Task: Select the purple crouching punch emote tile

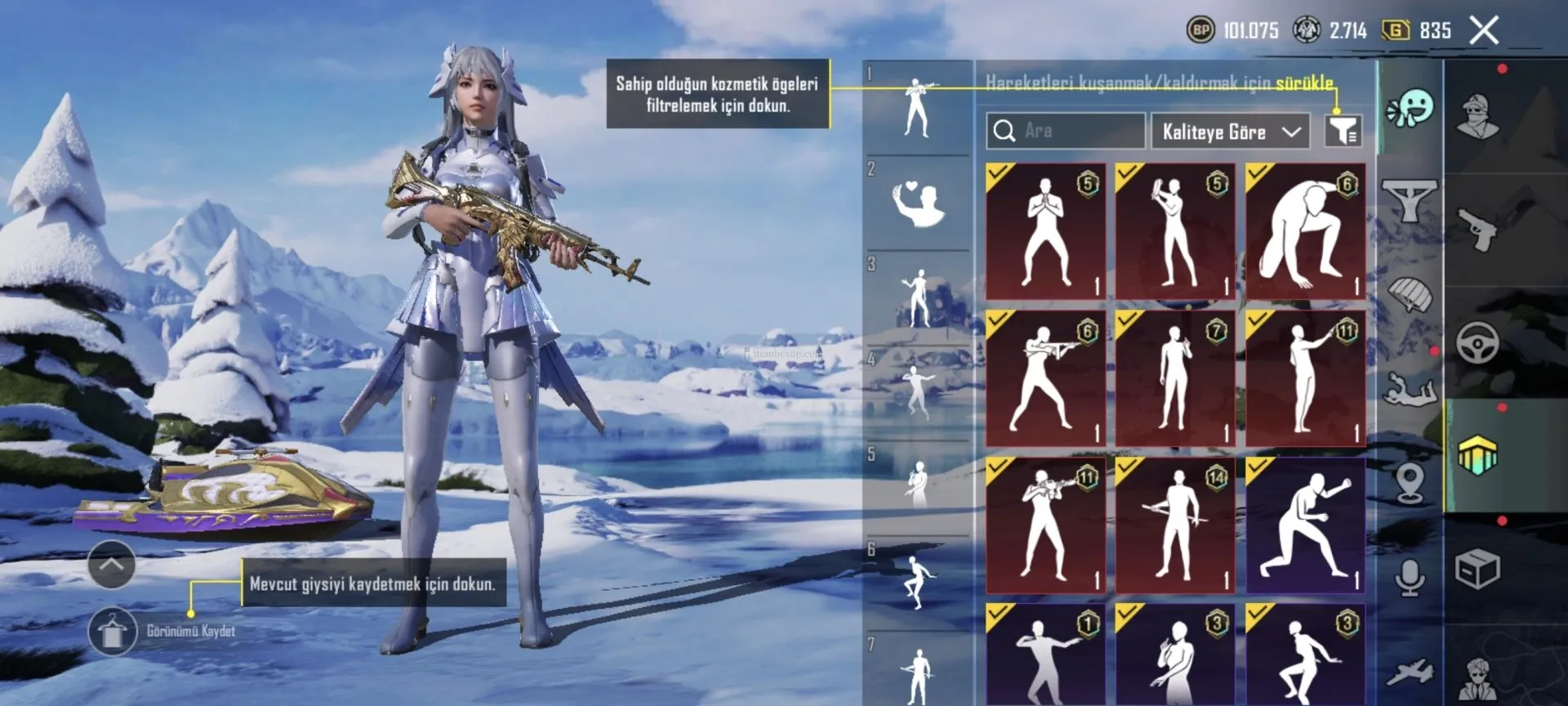Action: pos(1304,525)
